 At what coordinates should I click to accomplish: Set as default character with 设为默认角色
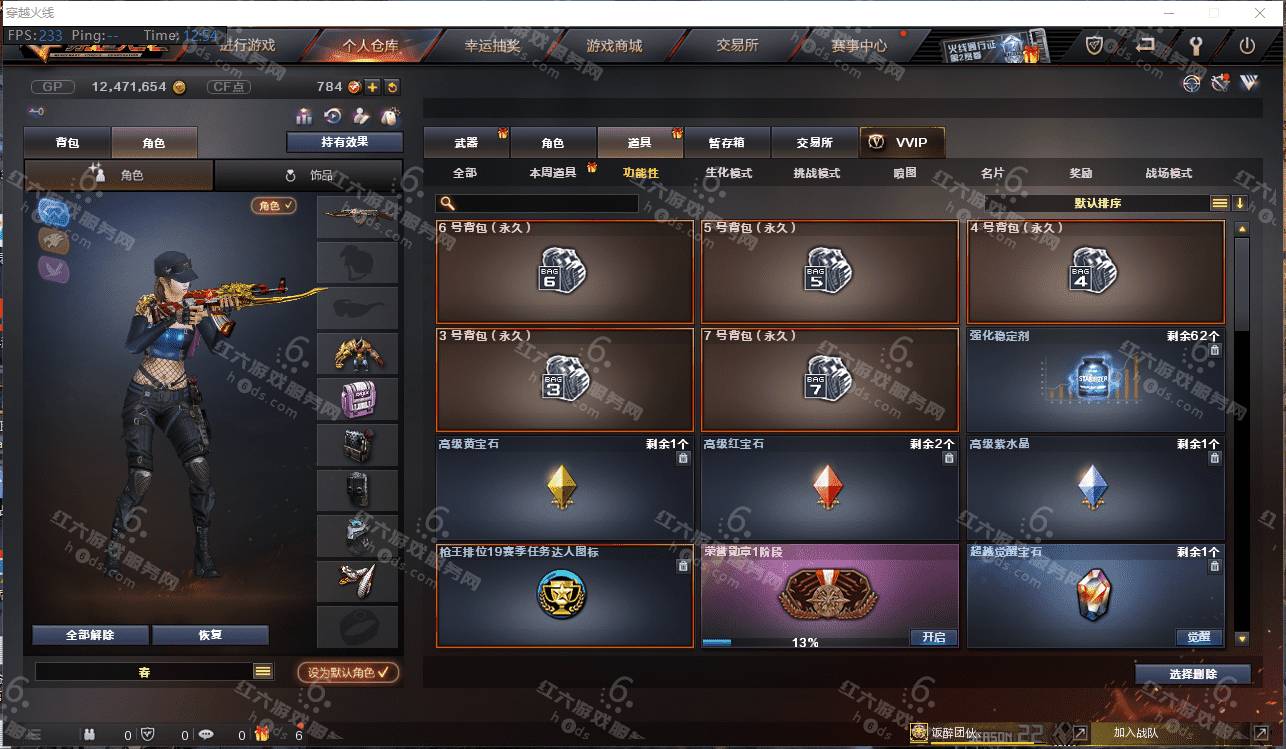coord(348,673)
